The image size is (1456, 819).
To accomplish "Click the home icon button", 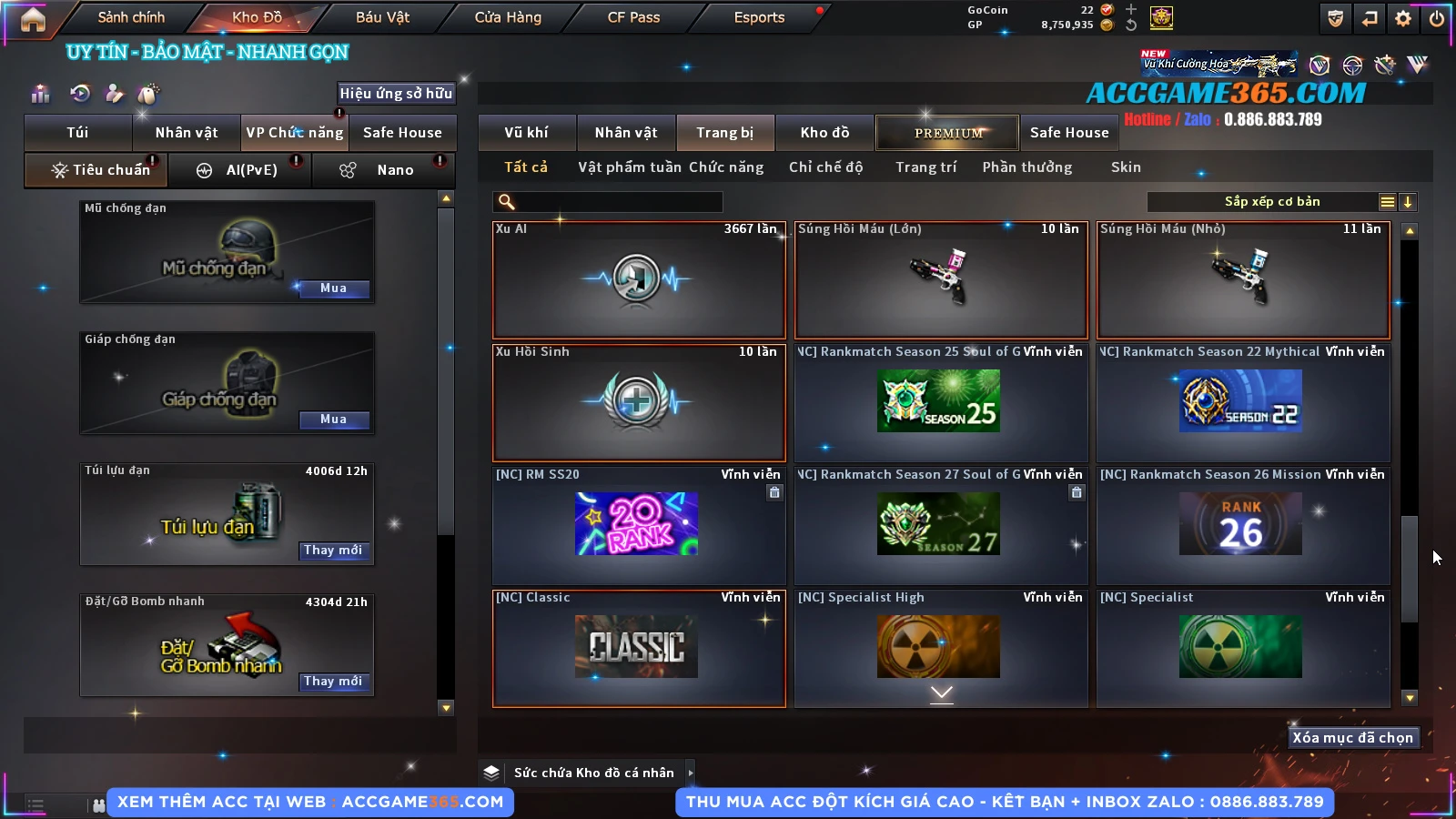I will click(x=33, y=19).
